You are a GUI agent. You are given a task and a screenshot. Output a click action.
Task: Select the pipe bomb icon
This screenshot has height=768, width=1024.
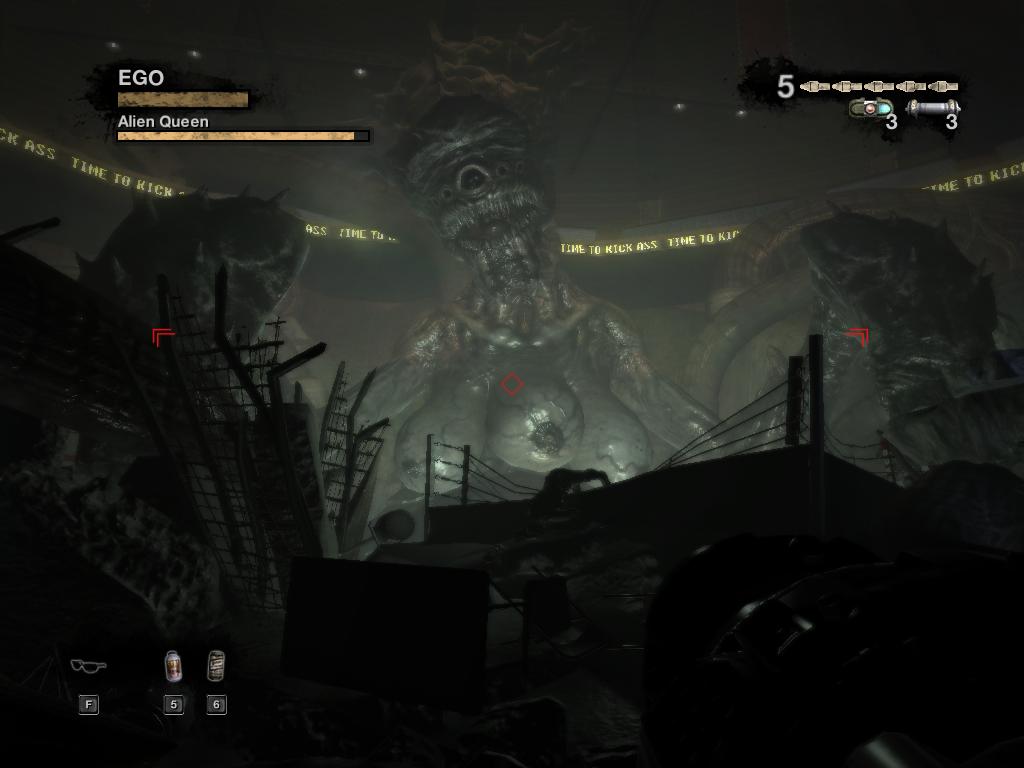pos(933,108)
